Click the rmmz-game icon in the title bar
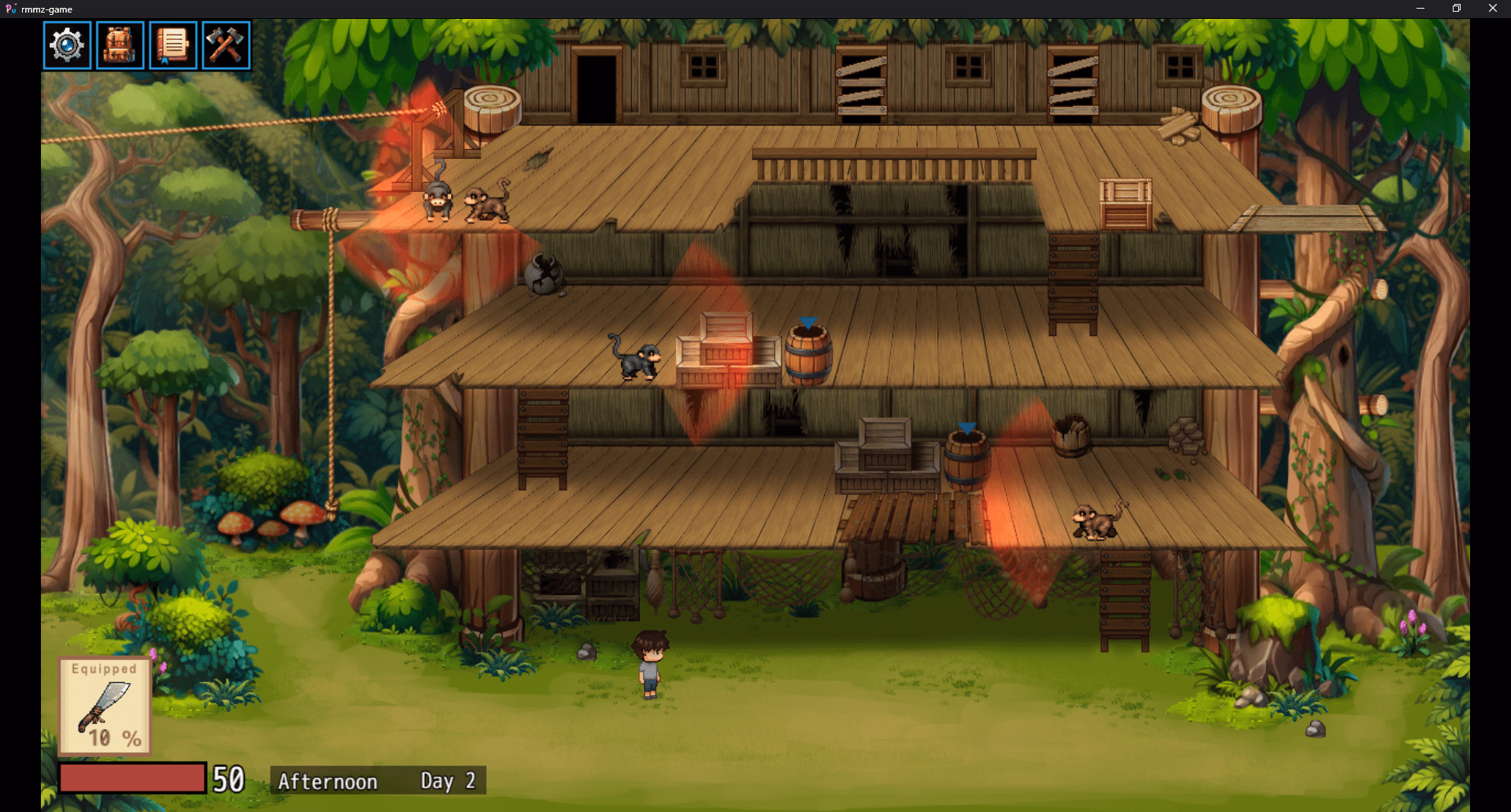This screenshot has height=812, width=1511. coord(11,9)
